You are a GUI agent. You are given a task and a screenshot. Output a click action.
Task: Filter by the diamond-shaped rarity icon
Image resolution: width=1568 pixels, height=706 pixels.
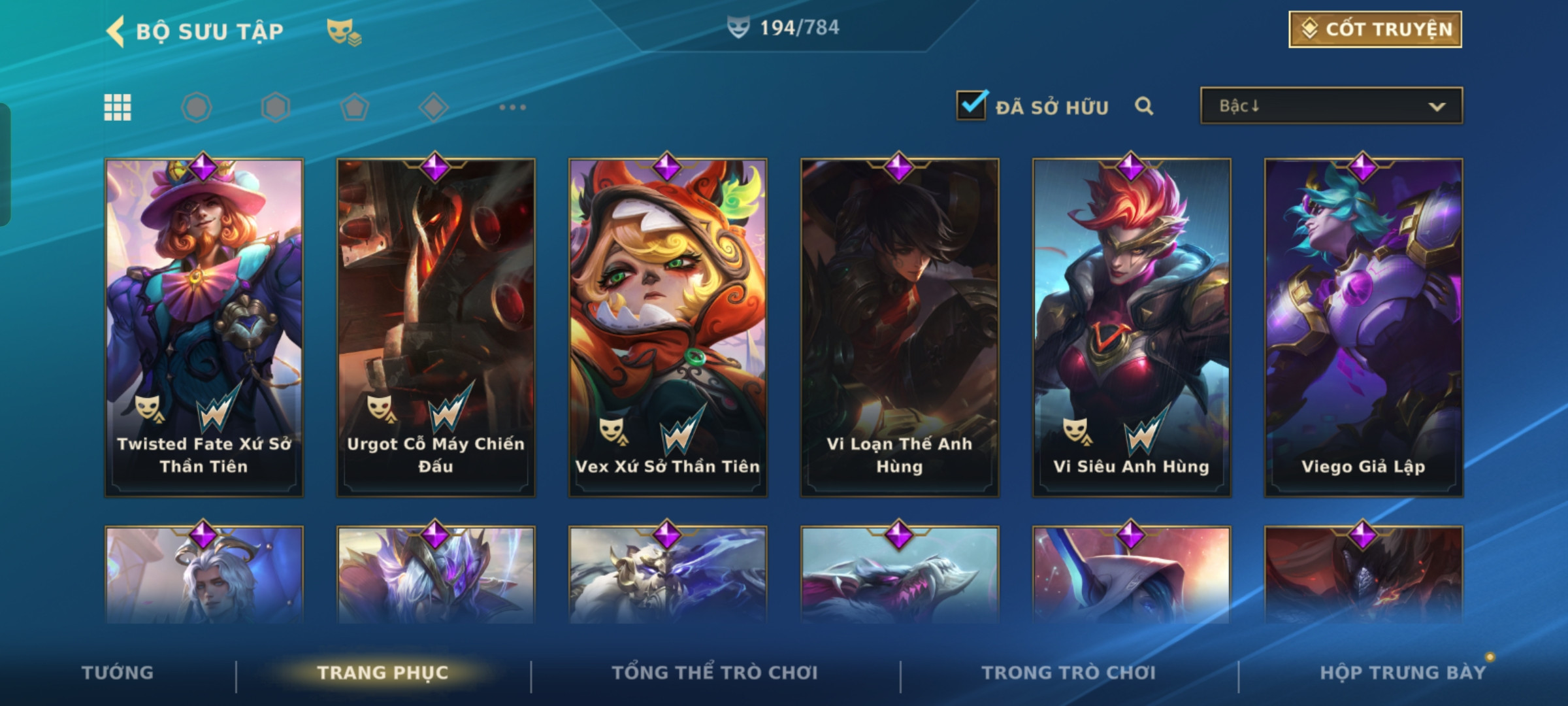point(433,107)
